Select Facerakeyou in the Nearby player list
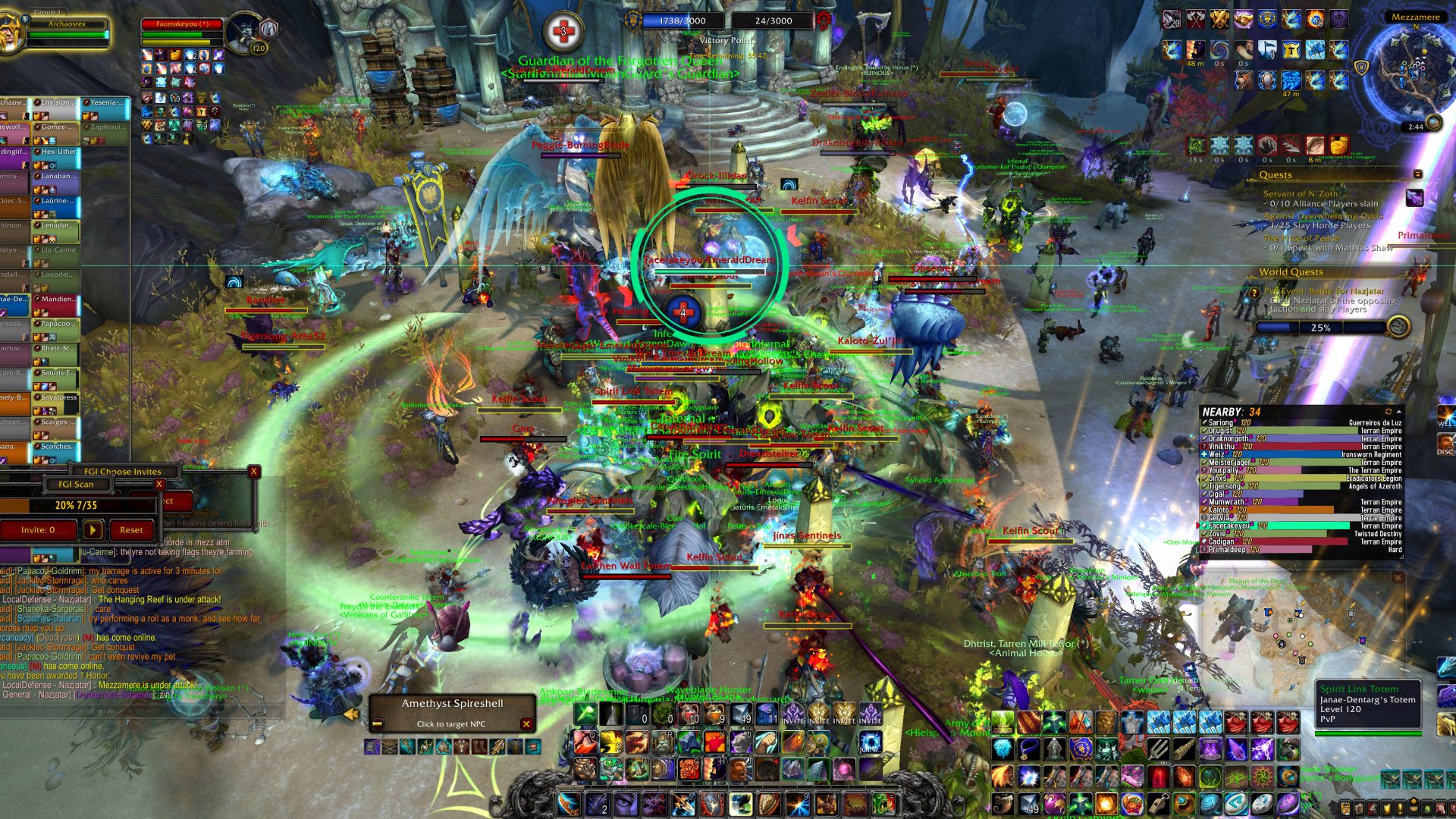Screen dimensions: 1456x819 pos(1229,526)
